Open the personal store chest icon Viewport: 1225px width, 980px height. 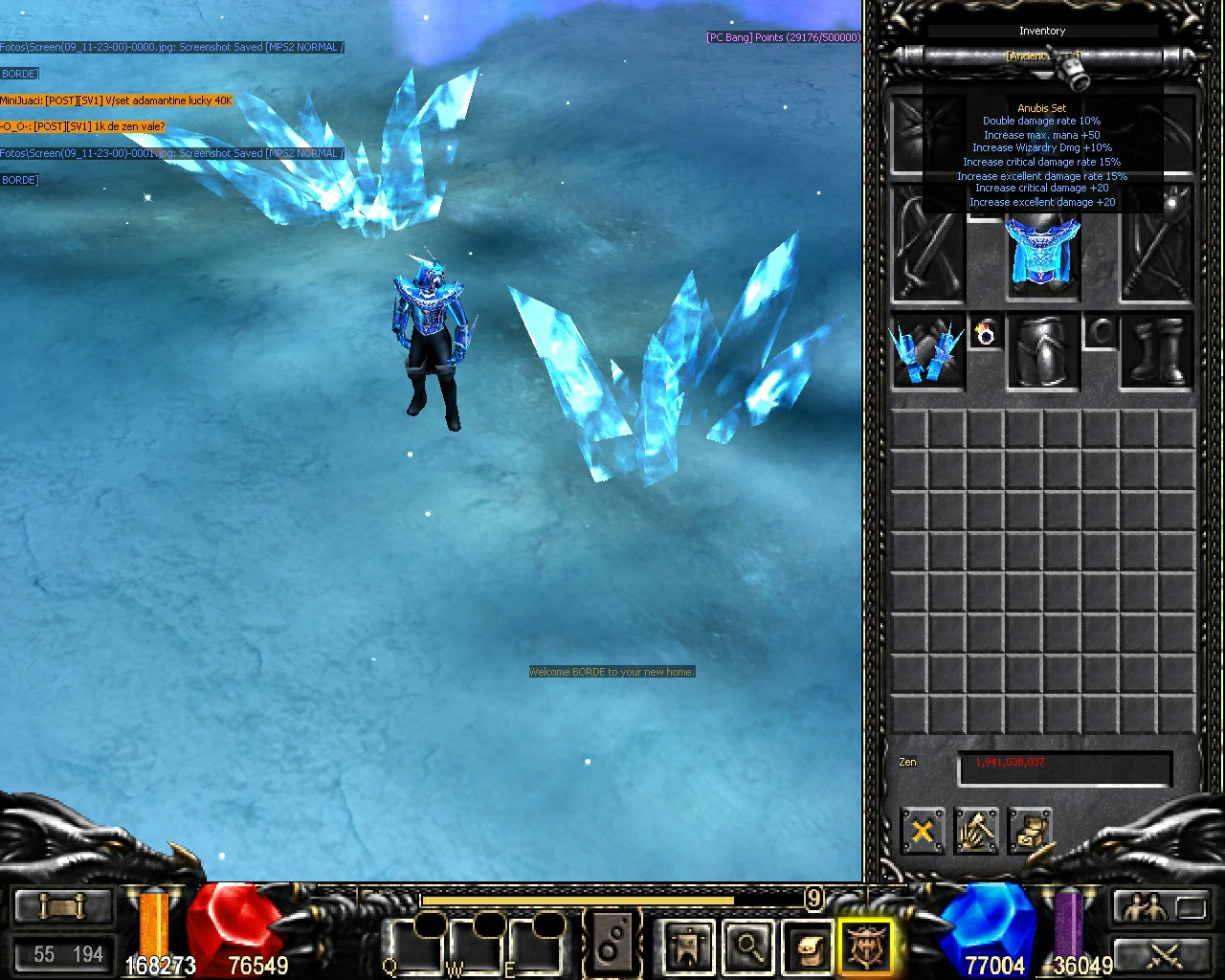(x=1031, y=833)
